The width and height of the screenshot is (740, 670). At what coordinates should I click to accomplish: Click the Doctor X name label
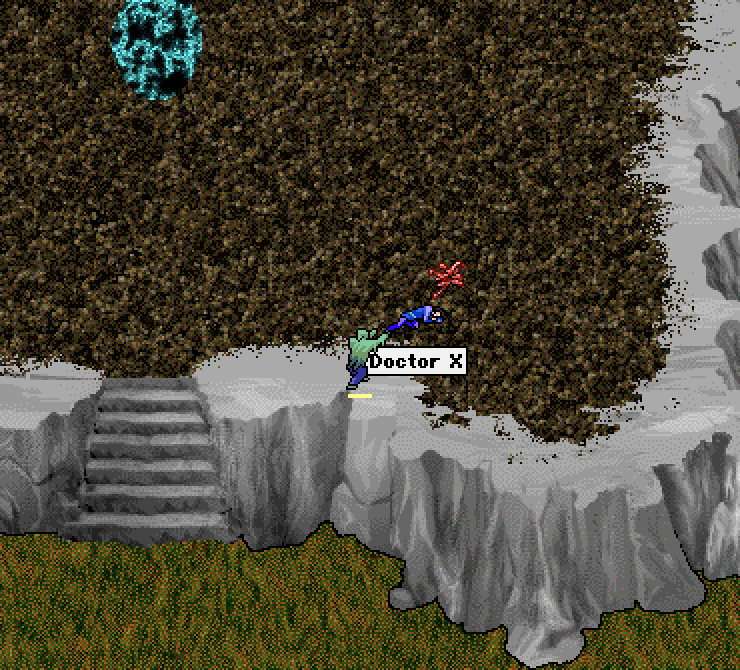click(x=417, y=362)
